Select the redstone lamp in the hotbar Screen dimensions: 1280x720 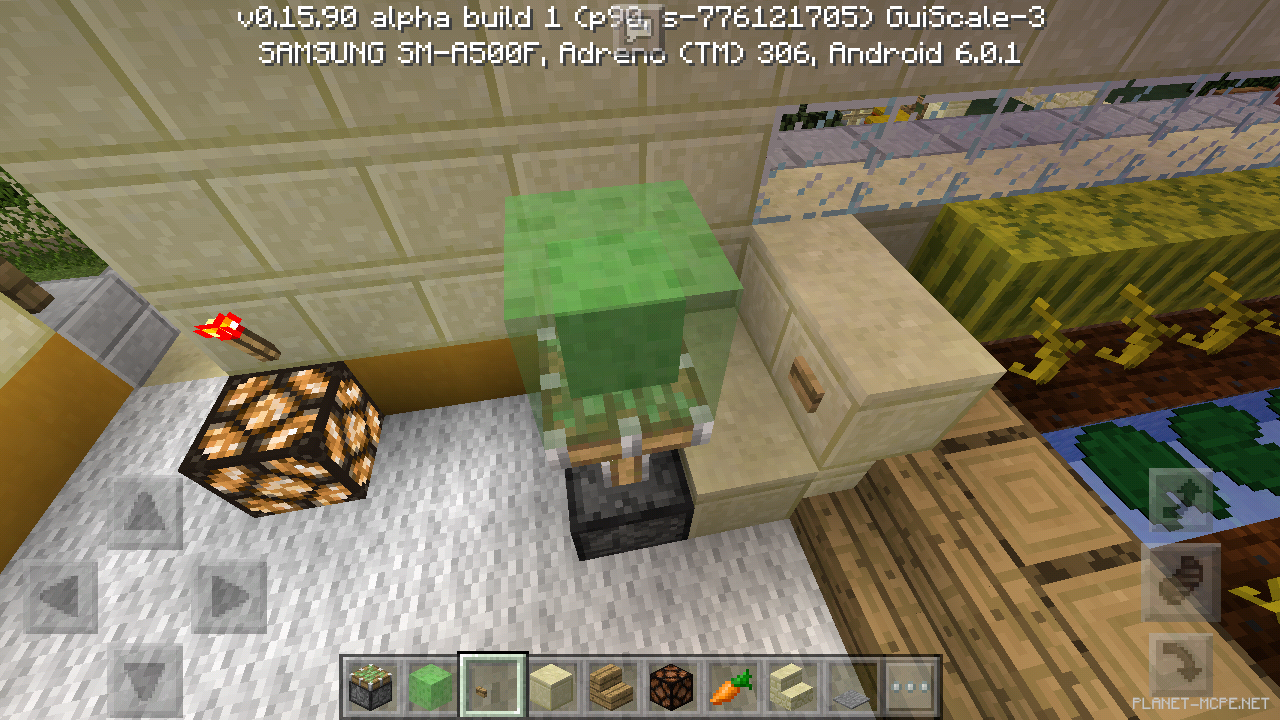point(671,687)
